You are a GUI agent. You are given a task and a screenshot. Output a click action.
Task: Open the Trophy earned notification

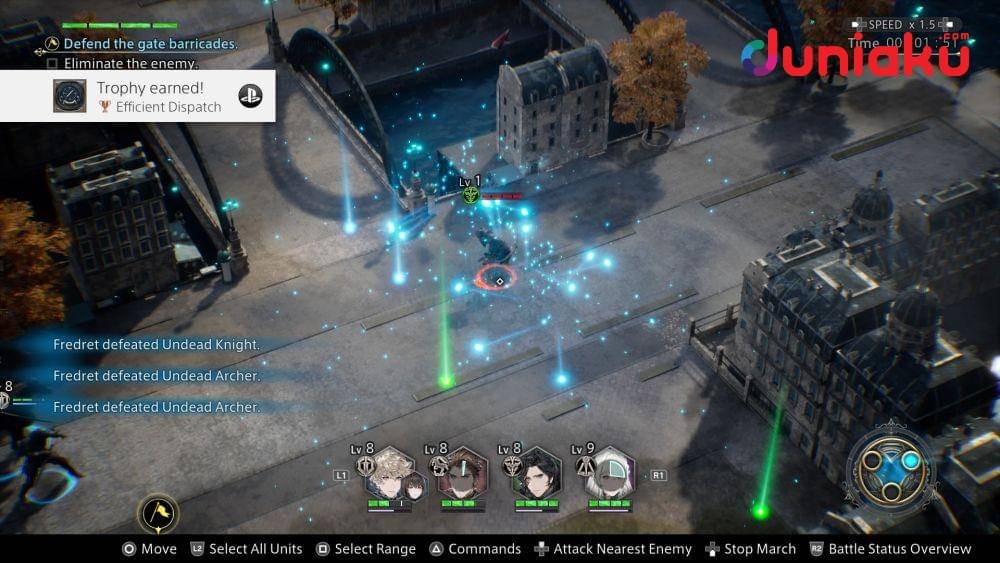137,96
